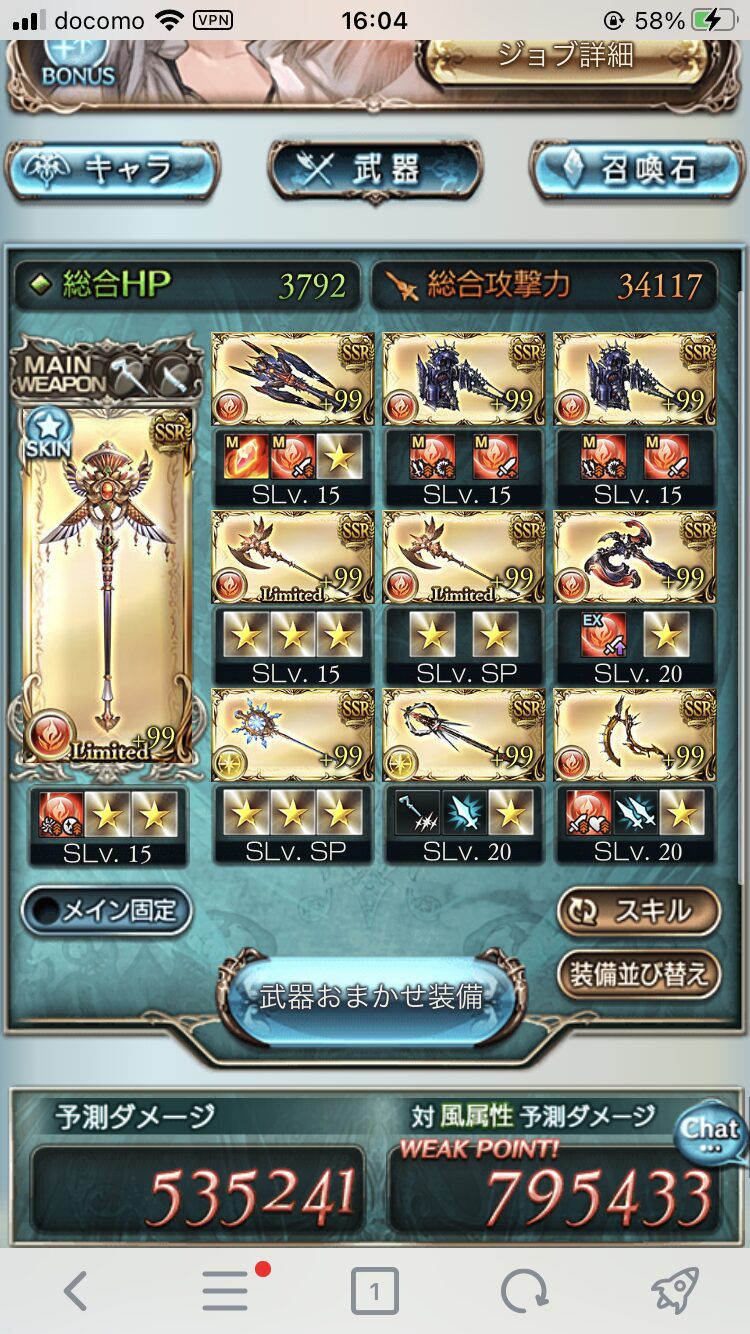The width and height of the screenshot is (750, 1334).
Task: Go back with the browser back arrow
Action: tap(76, 1291)
